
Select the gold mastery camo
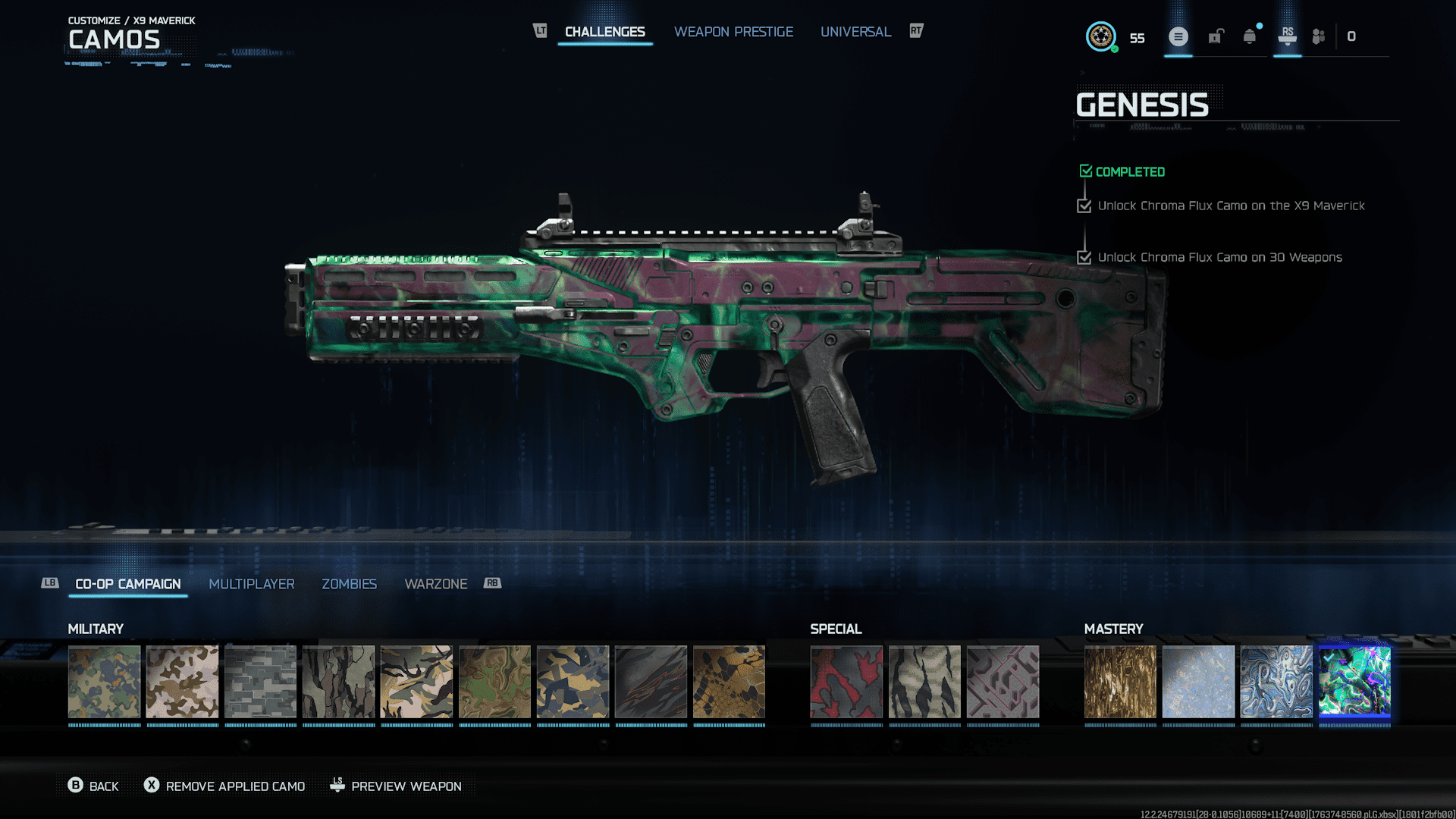[x=1120, y=682]
